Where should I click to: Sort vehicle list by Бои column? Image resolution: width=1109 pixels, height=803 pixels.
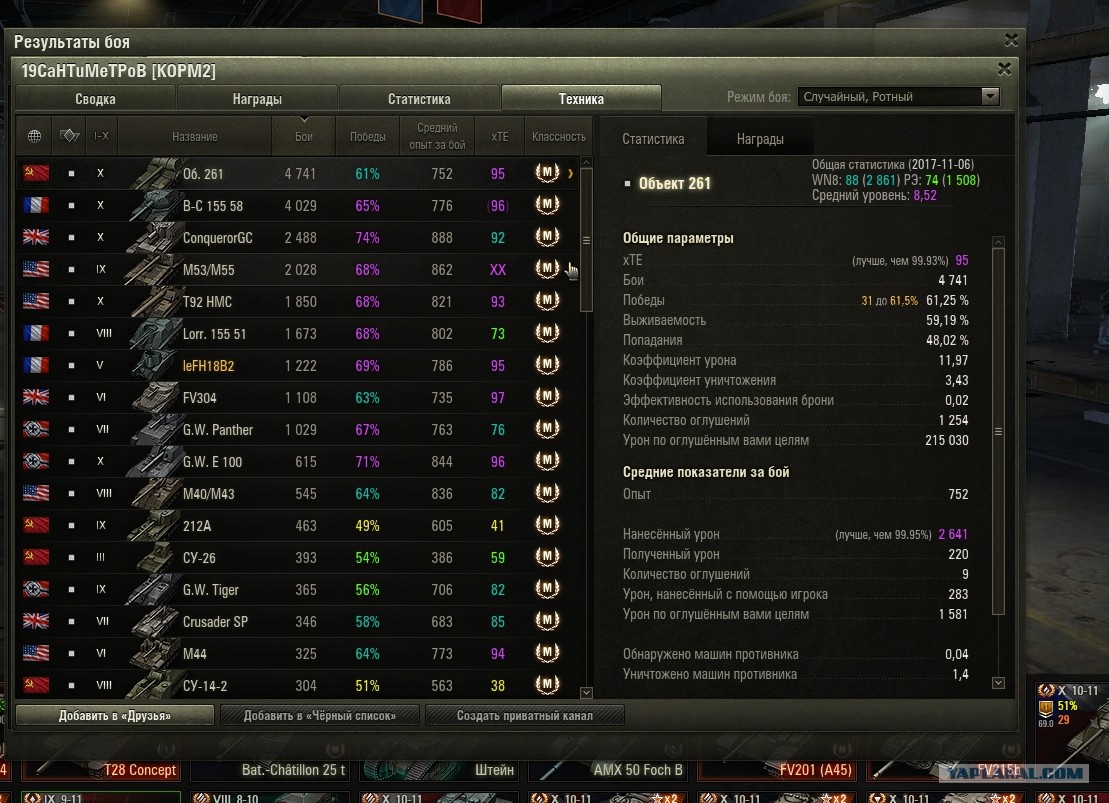pos(304,136)
